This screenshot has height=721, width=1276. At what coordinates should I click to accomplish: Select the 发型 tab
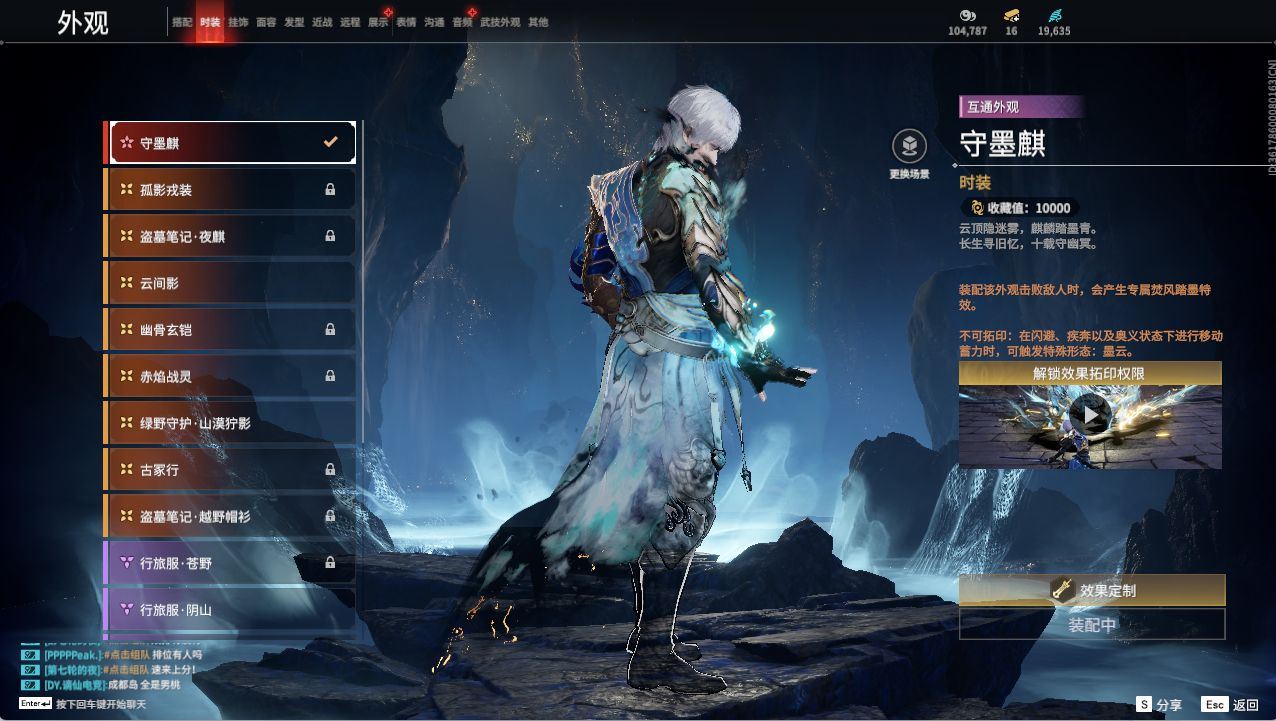[294, 22]
